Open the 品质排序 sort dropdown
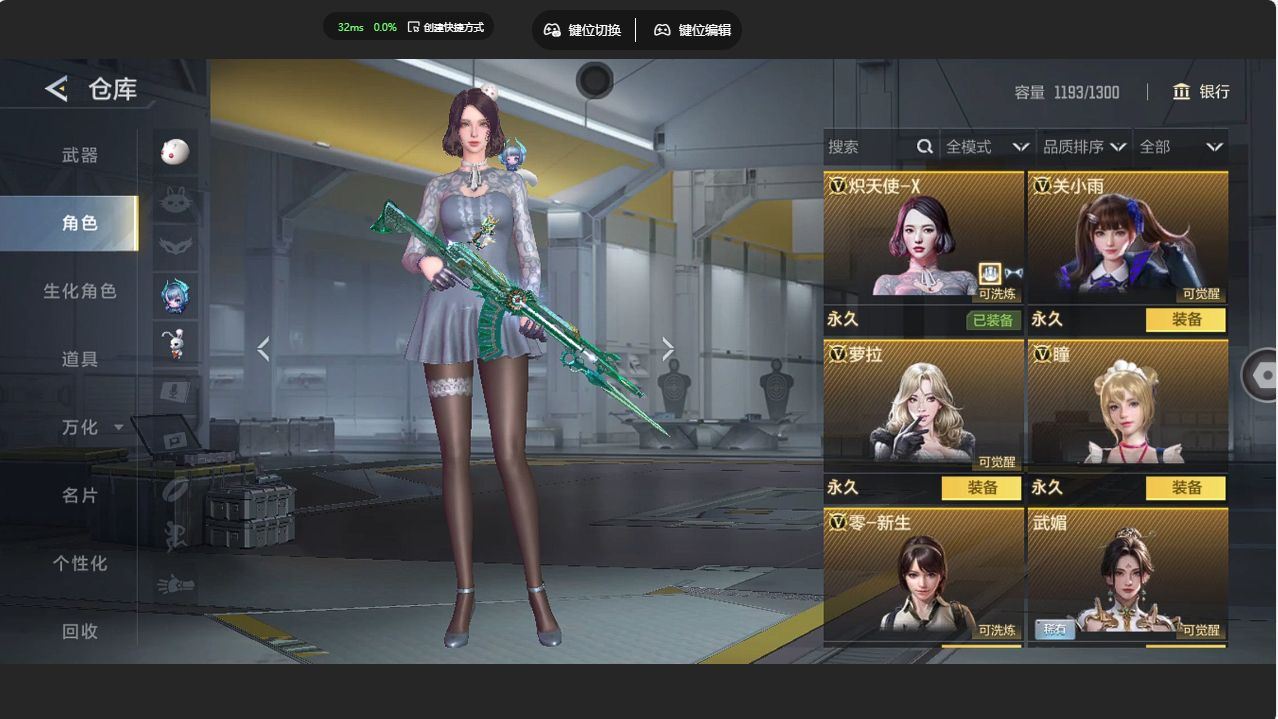Viewport: 1278px width, 719px height. pos(1084,147)
